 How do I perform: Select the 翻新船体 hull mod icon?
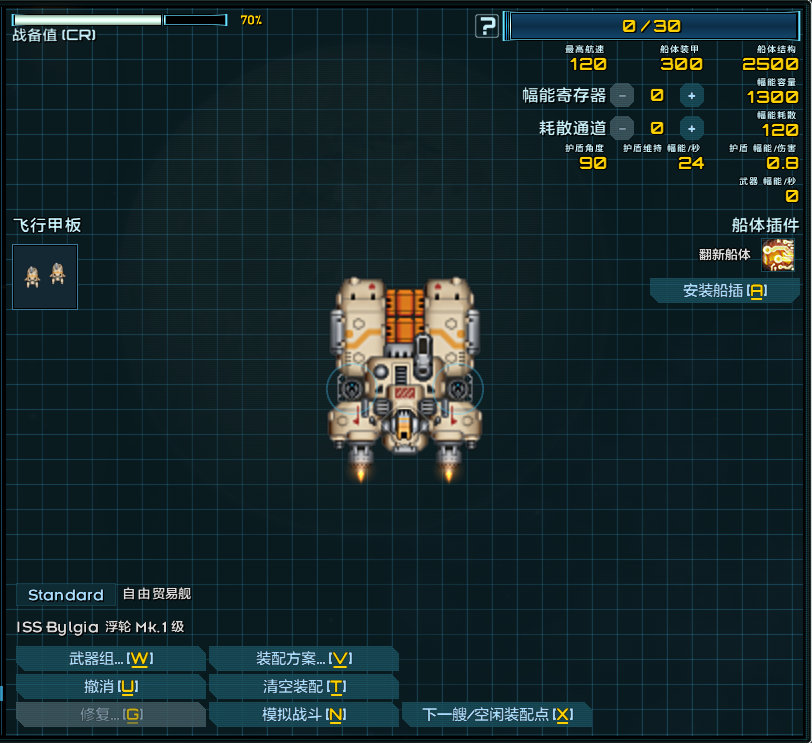(778, 255)
